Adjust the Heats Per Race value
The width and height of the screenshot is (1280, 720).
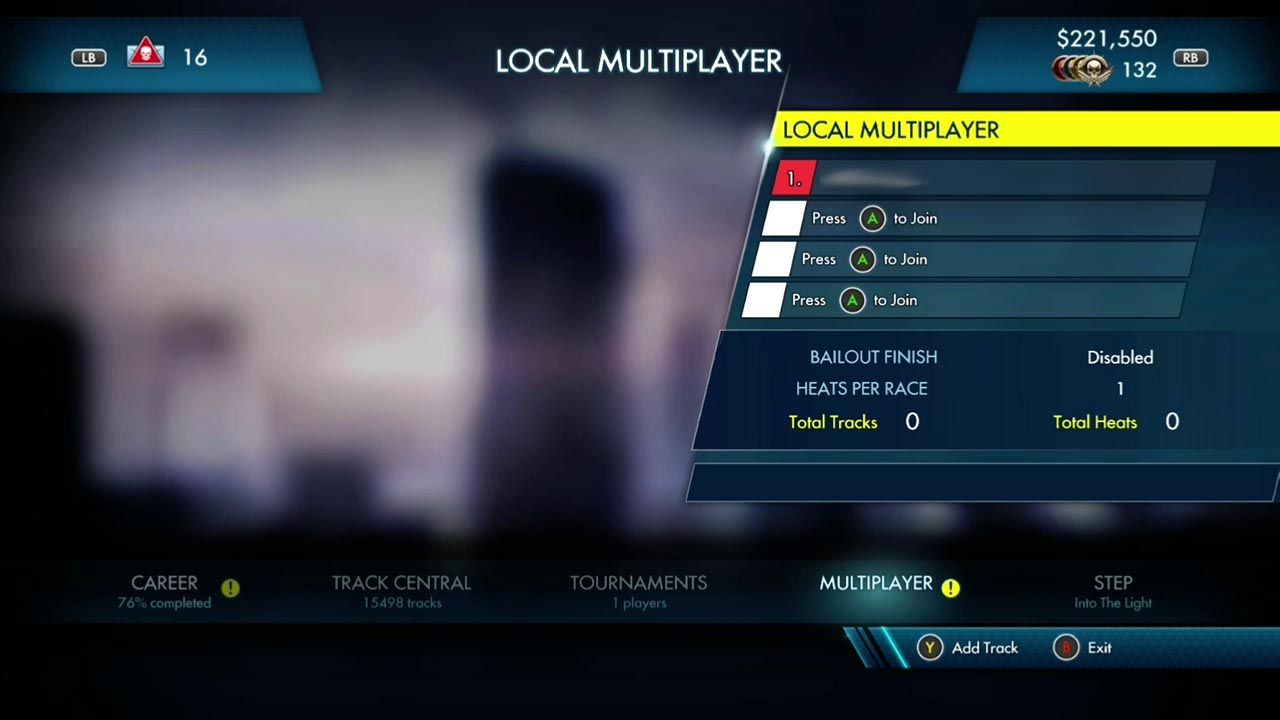point(1119,389)
